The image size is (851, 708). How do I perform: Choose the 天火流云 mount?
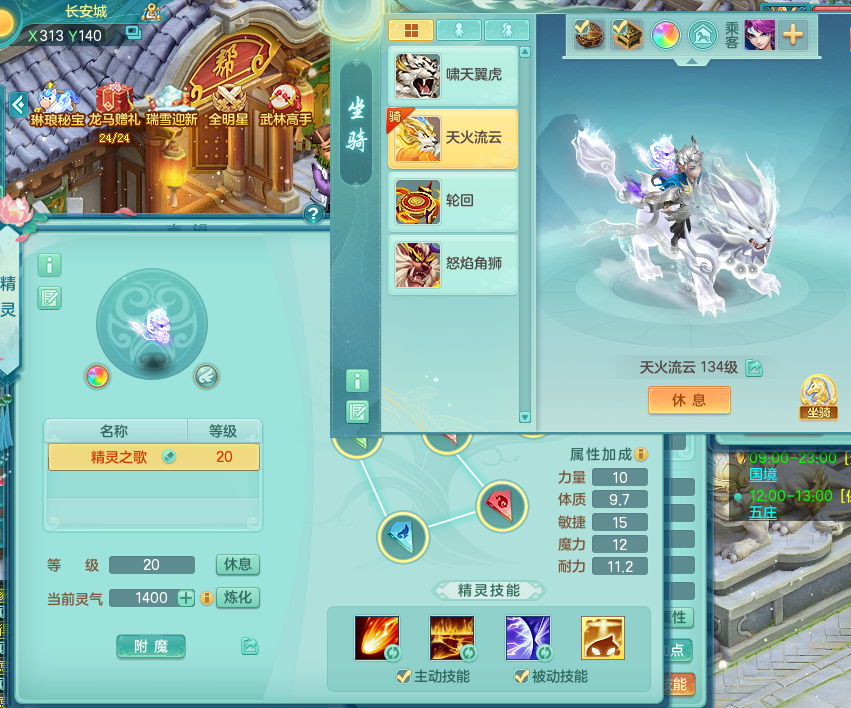453,138
